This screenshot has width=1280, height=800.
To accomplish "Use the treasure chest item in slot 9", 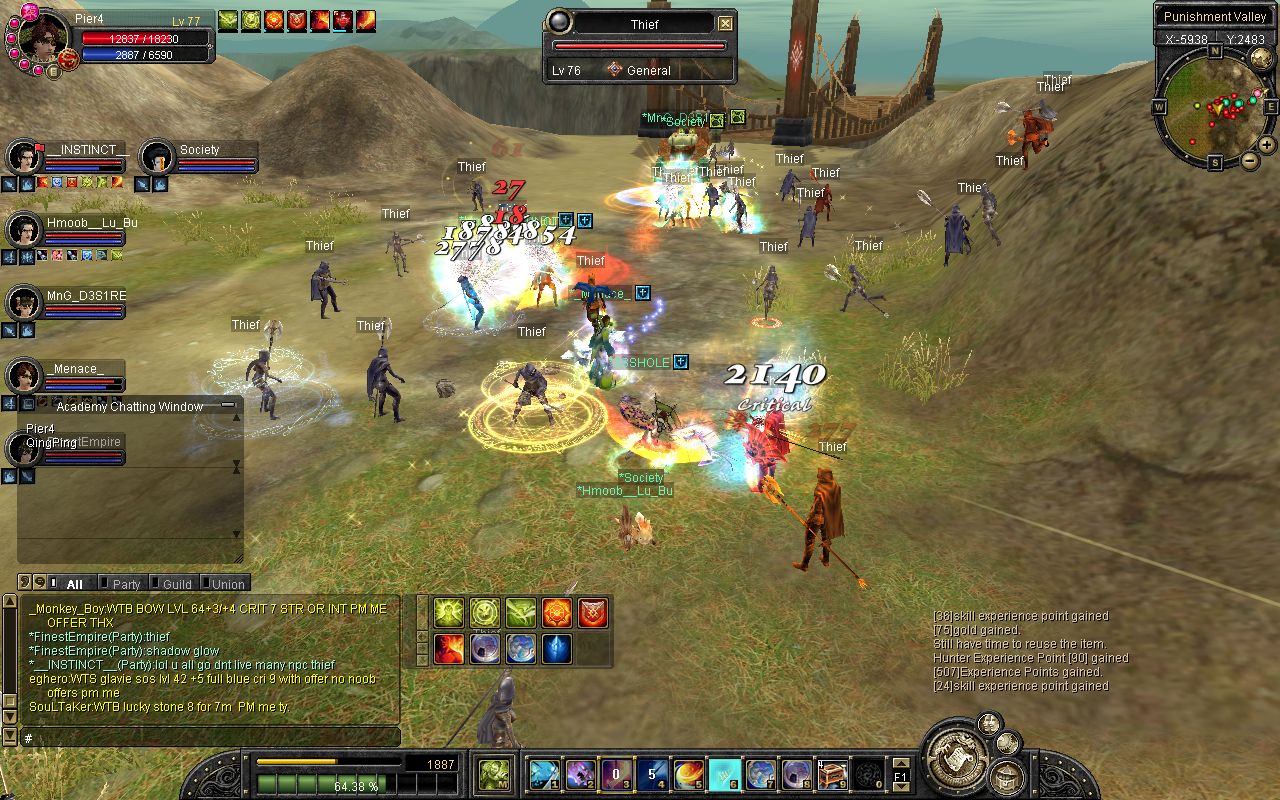I will [x=833, y=774].
